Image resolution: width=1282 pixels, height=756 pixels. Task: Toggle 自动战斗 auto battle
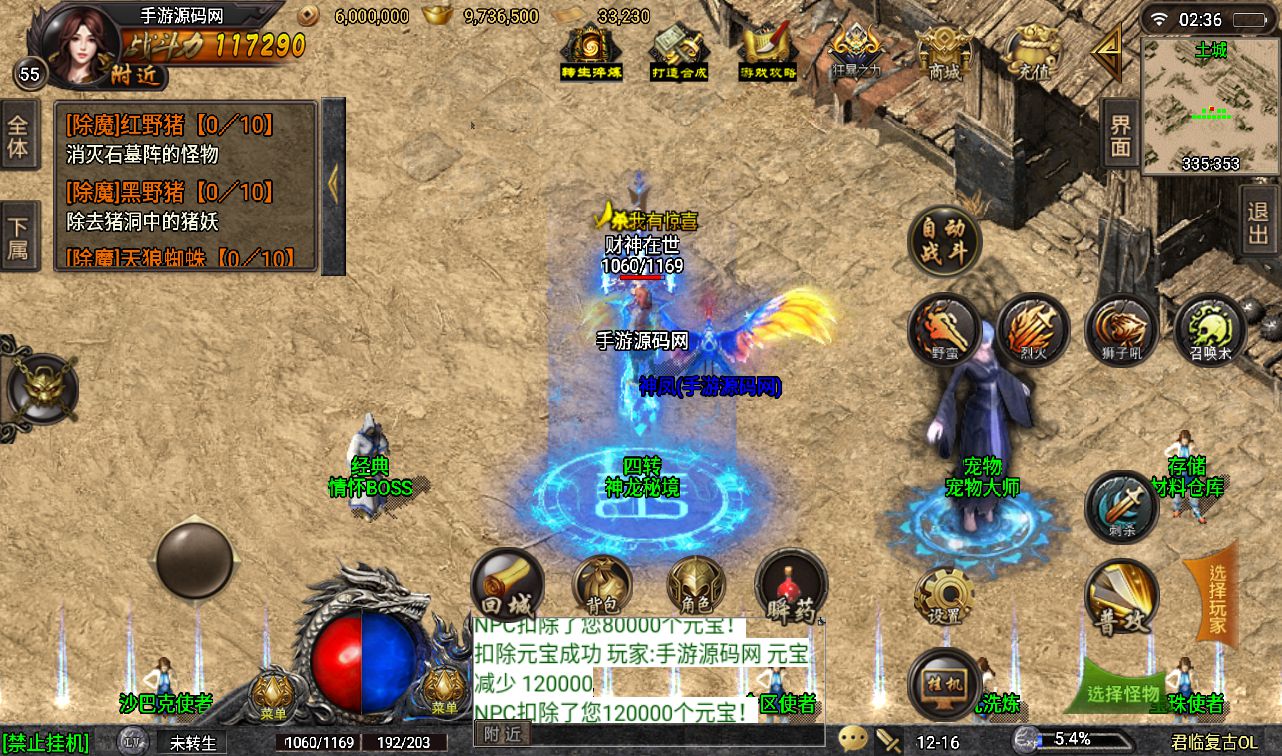click(944, 240)
